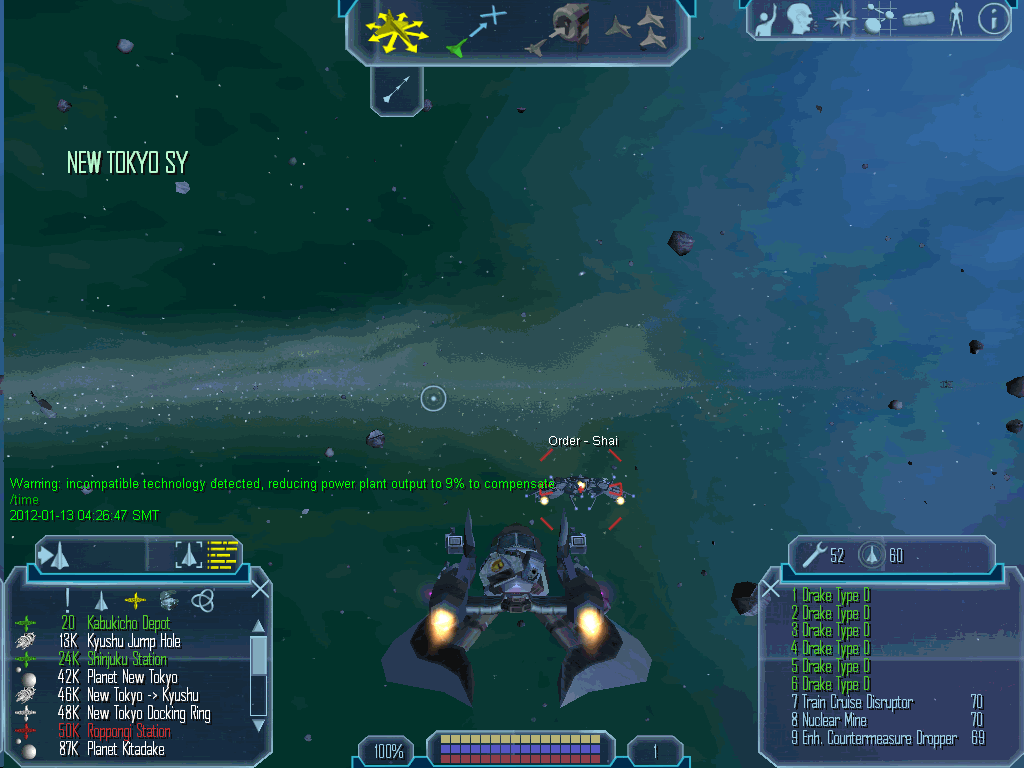Close the weapons list panel
Screen dimensions: 1024x768
point(770,589)
